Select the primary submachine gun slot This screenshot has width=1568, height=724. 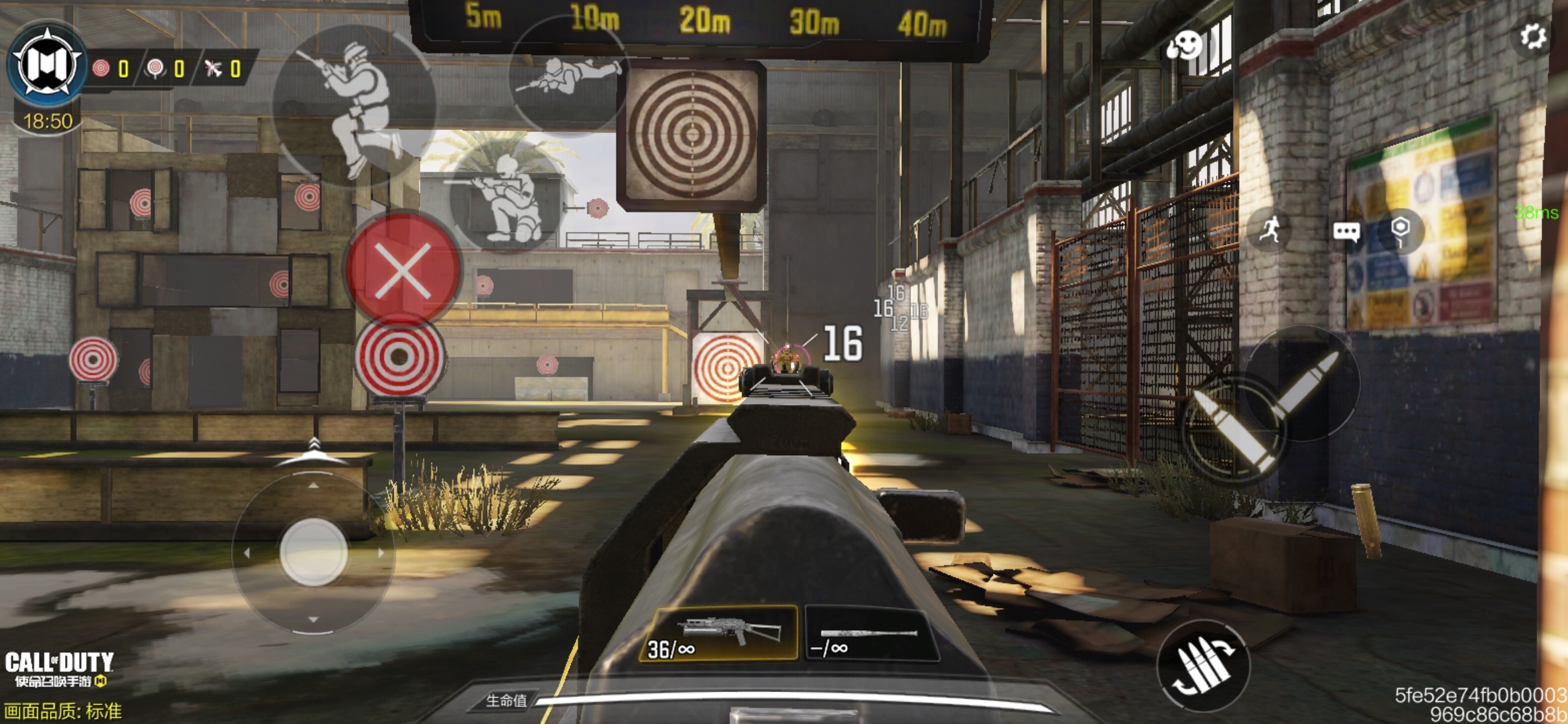[x=719, y=633]
